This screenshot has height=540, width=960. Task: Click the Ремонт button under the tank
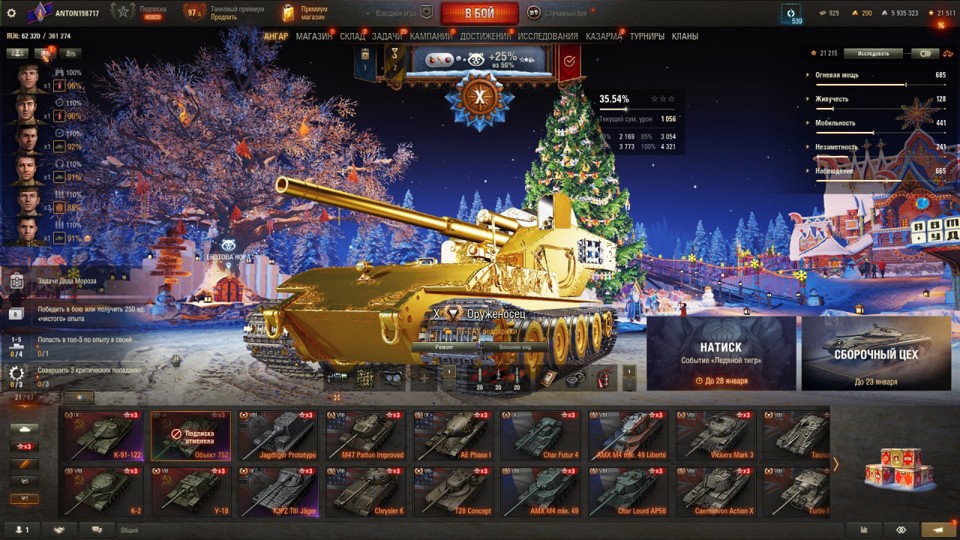coord(445,345)
